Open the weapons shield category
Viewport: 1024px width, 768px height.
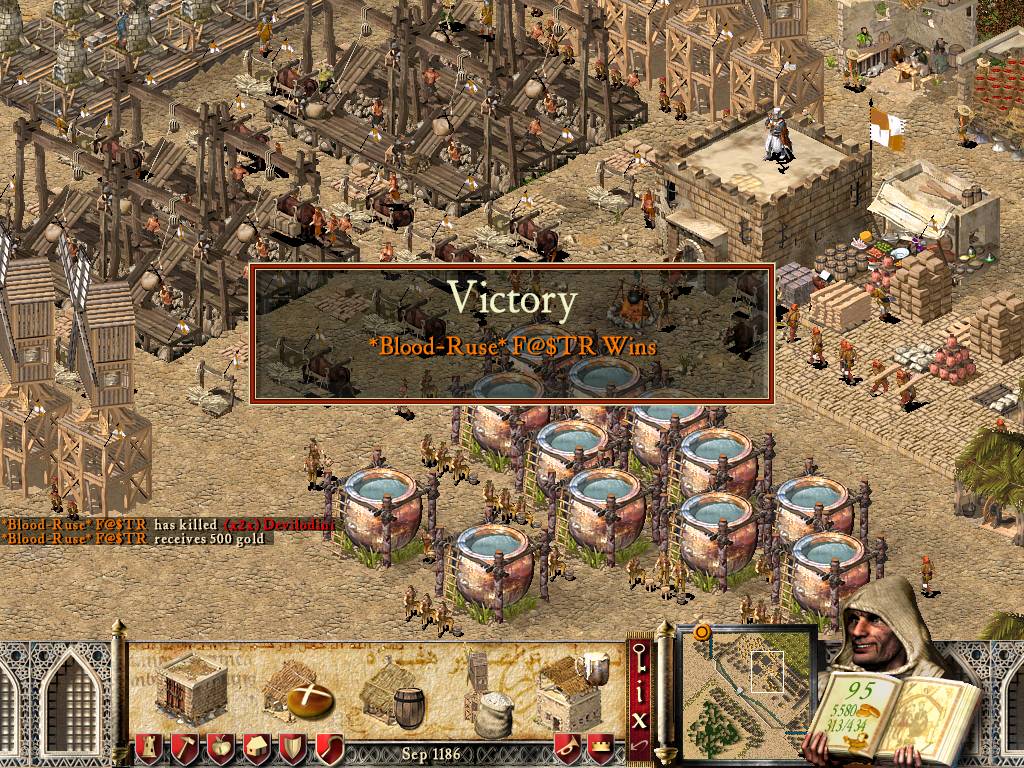click(x=293, y=747)
